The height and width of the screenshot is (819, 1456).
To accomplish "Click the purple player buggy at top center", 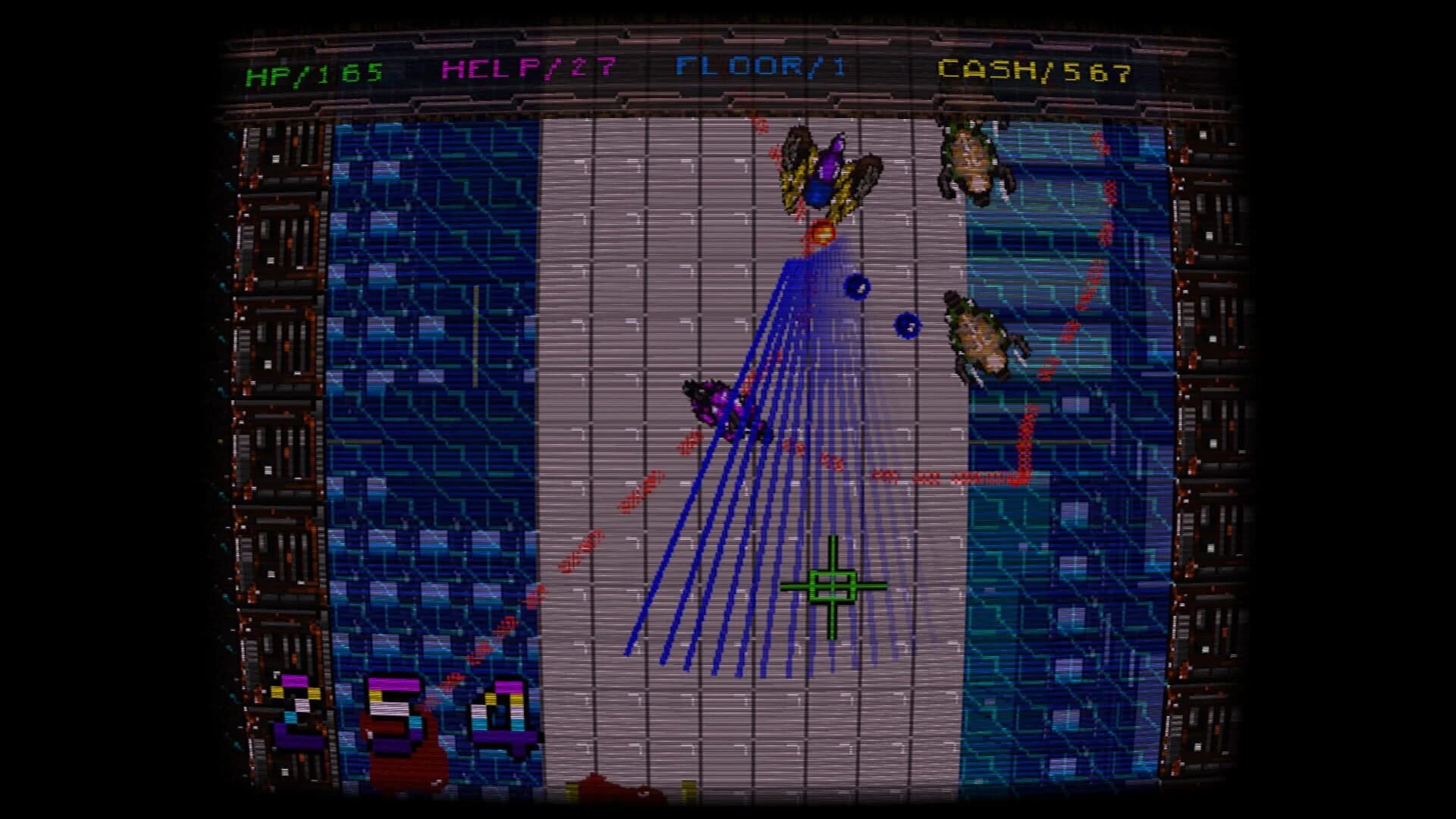I will click(x=827, y=171).
